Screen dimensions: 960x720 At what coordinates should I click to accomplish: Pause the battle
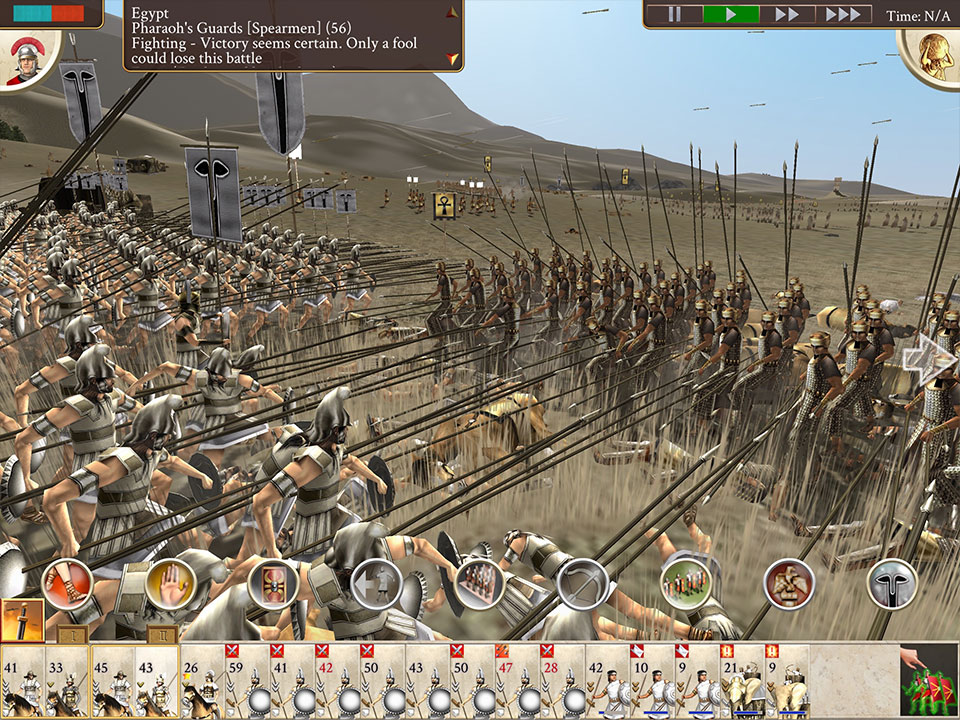click(x=674, y=15)
